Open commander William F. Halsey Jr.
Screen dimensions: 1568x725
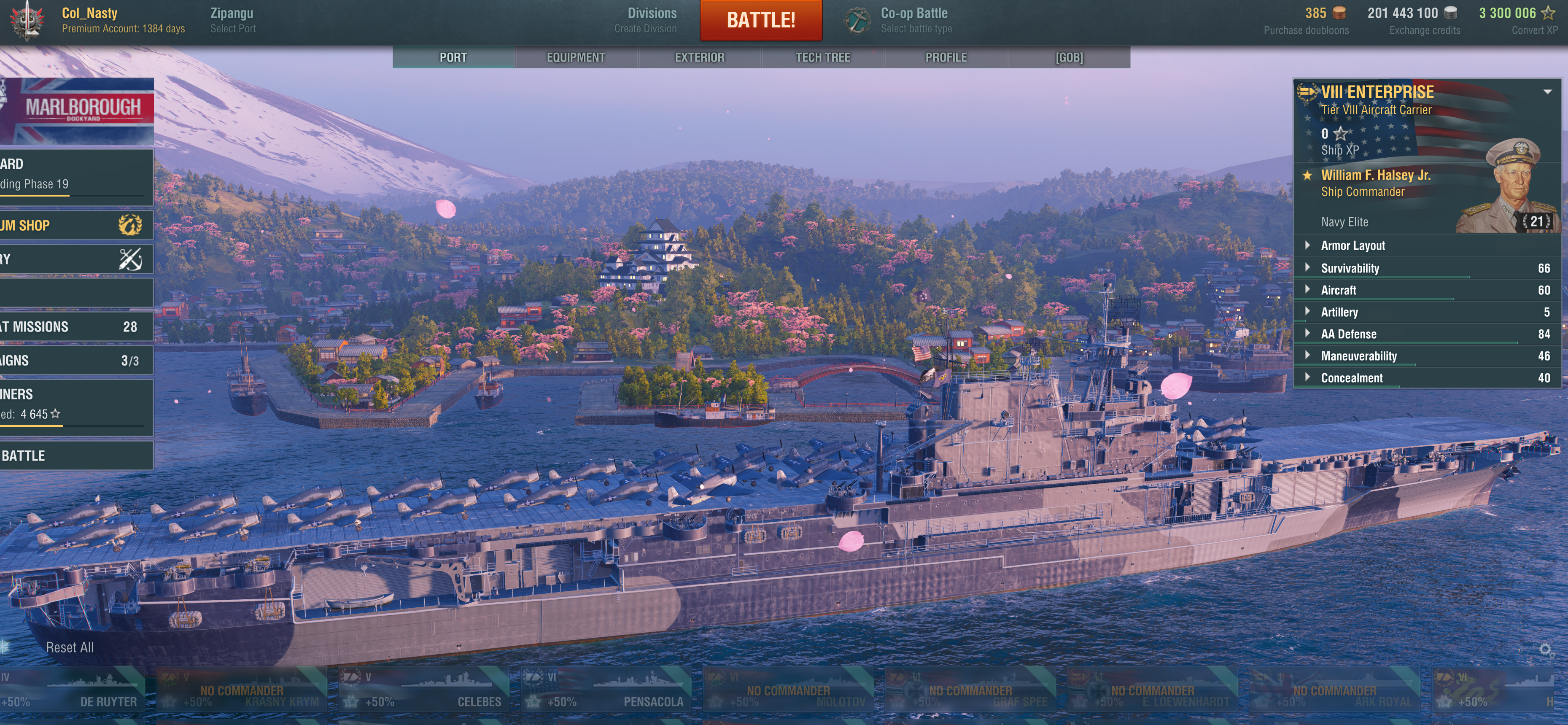tap(1376, 183)
